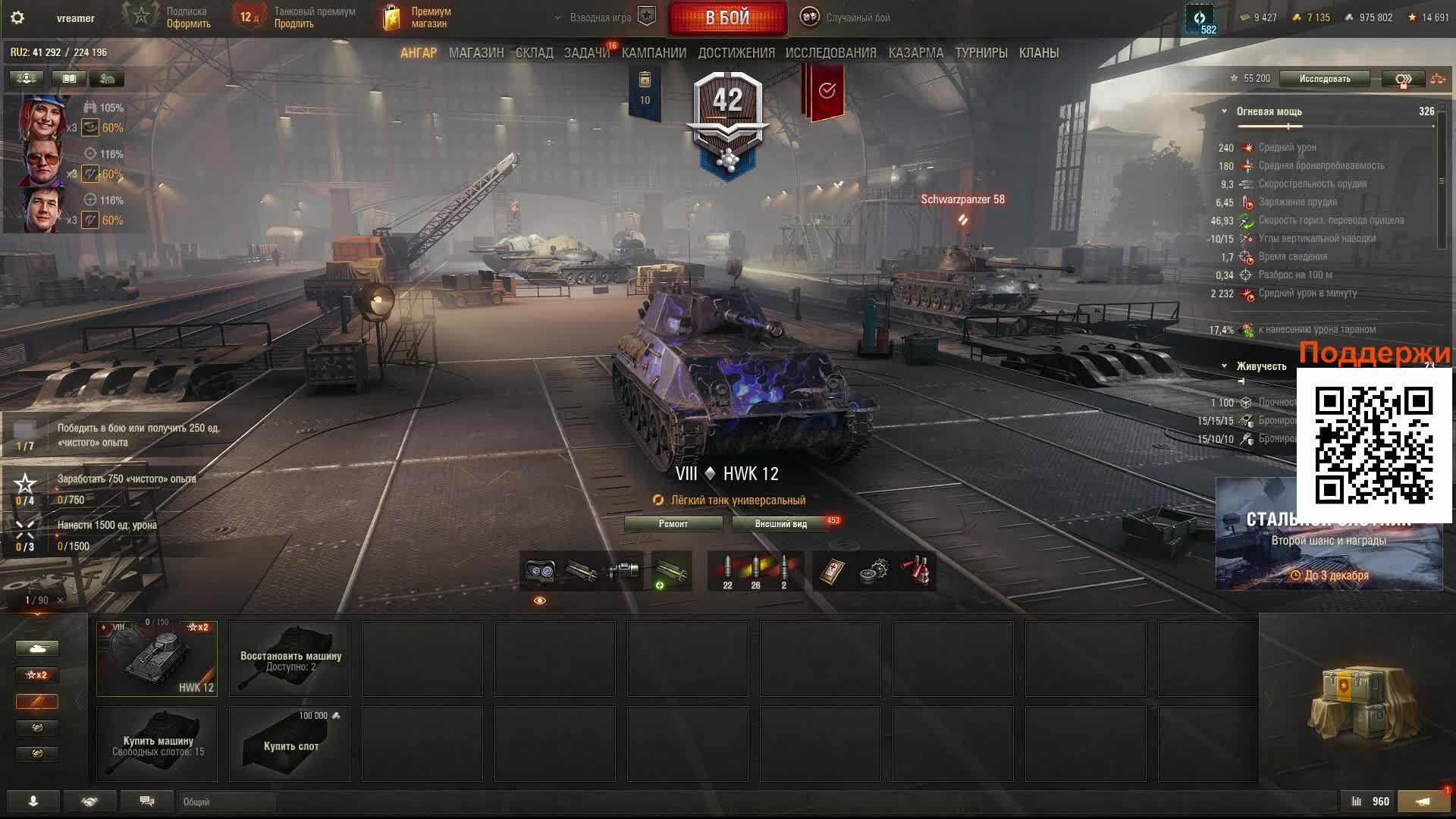Open the МАГАЗИН shop tab
1456x819 pixels.
click(x=475, y=53)
